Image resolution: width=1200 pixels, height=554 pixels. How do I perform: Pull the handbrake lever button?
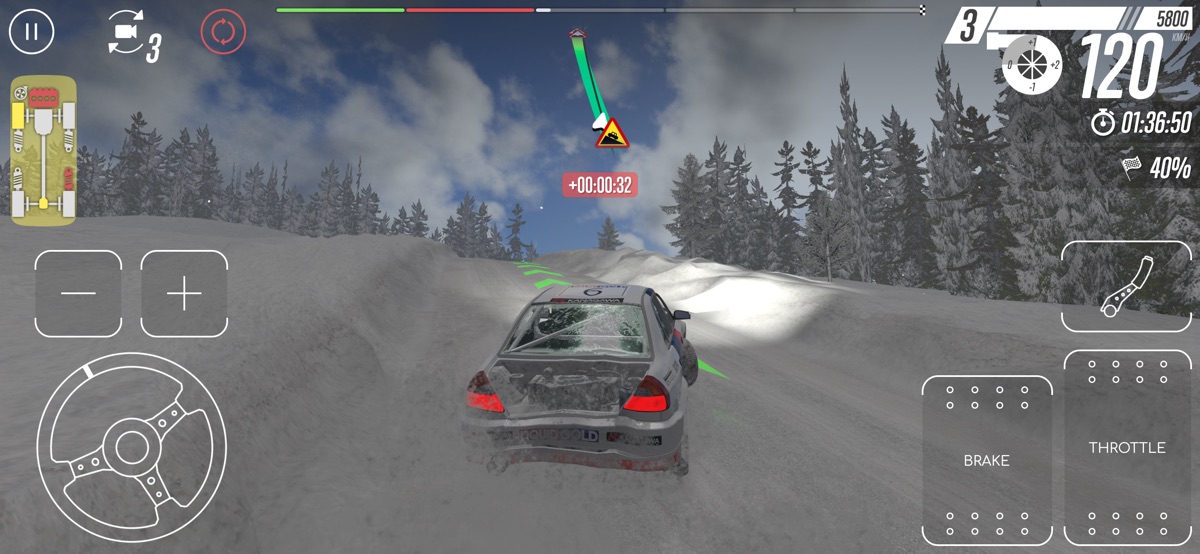tap(1127, 286)
